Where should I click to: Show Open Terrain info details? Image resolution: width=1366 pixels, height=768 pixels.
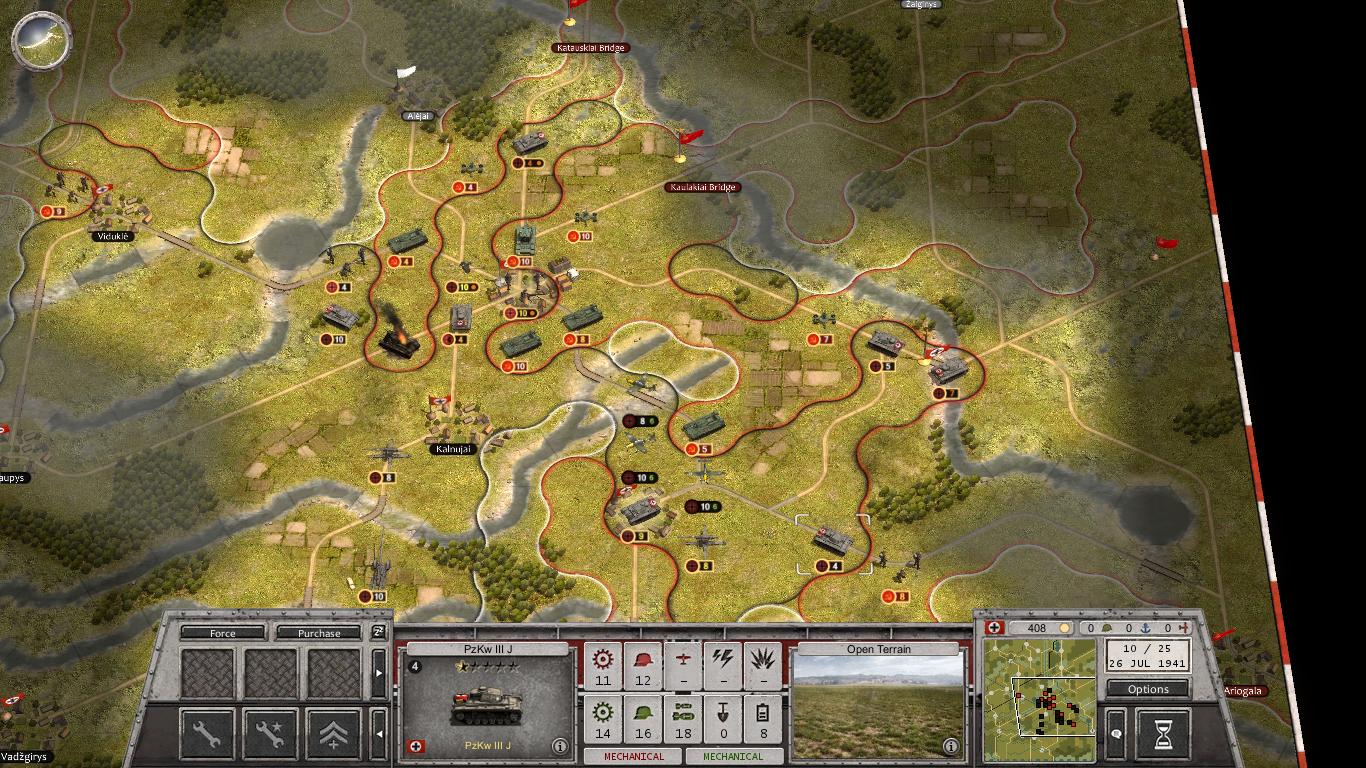click(951, 746)
